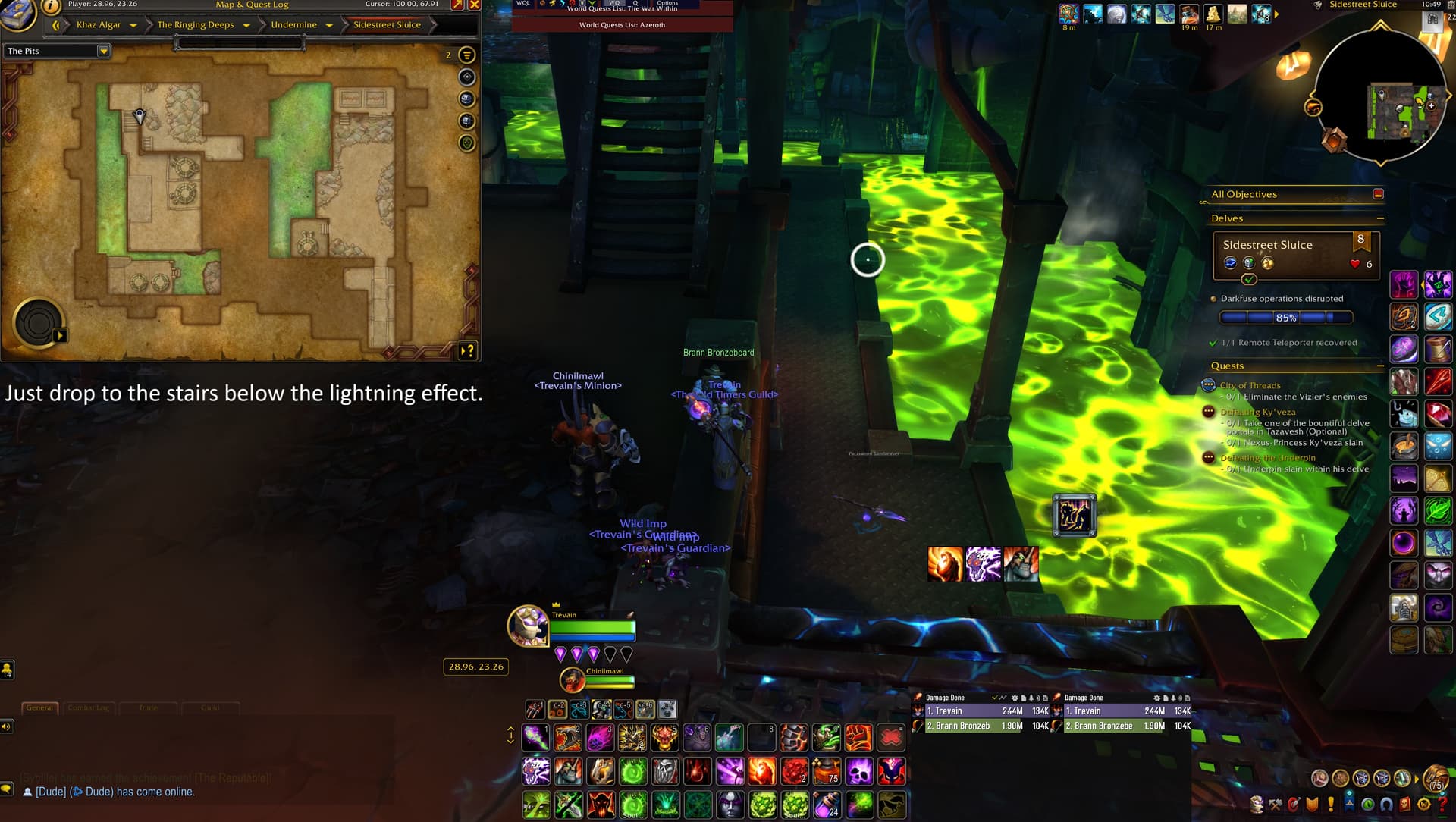Collapse the Quests tracker section
The height and width of the screenshot is (822, 1456).
click(1380, 366)
